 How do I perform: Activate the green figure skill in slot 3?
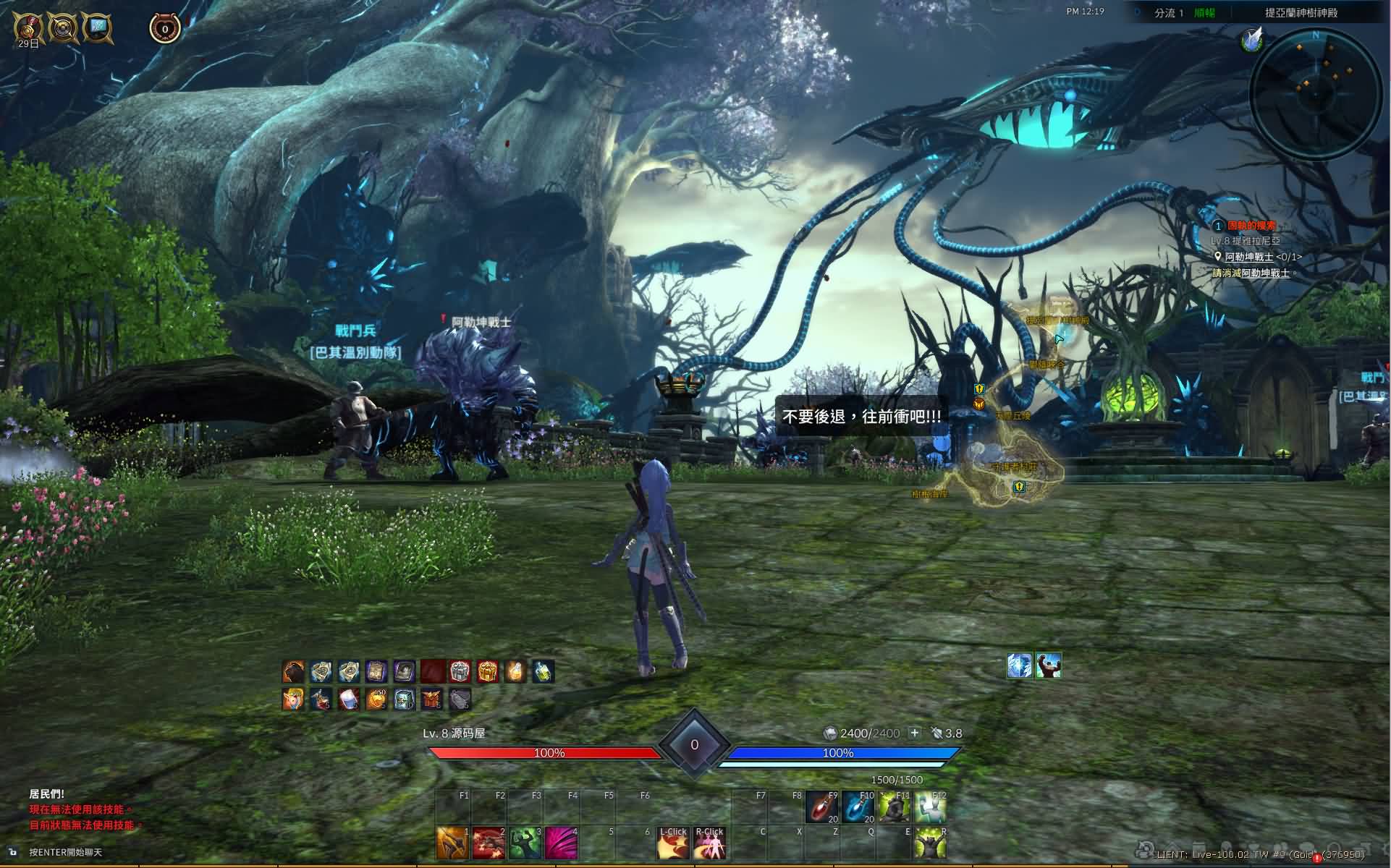tap(525, 843)
